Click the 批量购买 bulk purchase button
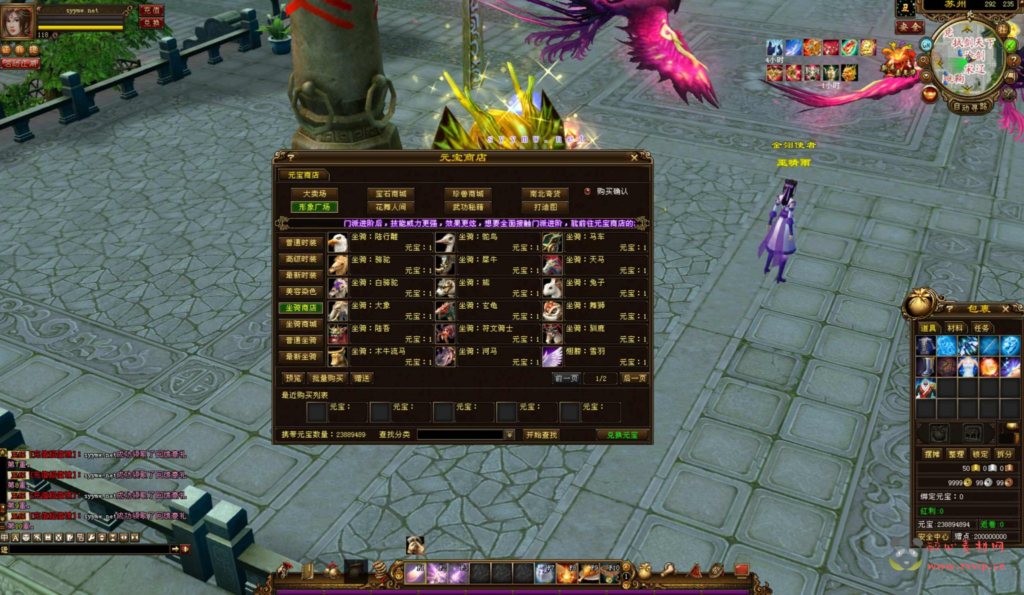Viewport: 1024px width, 595px height. tap(326, 379)
